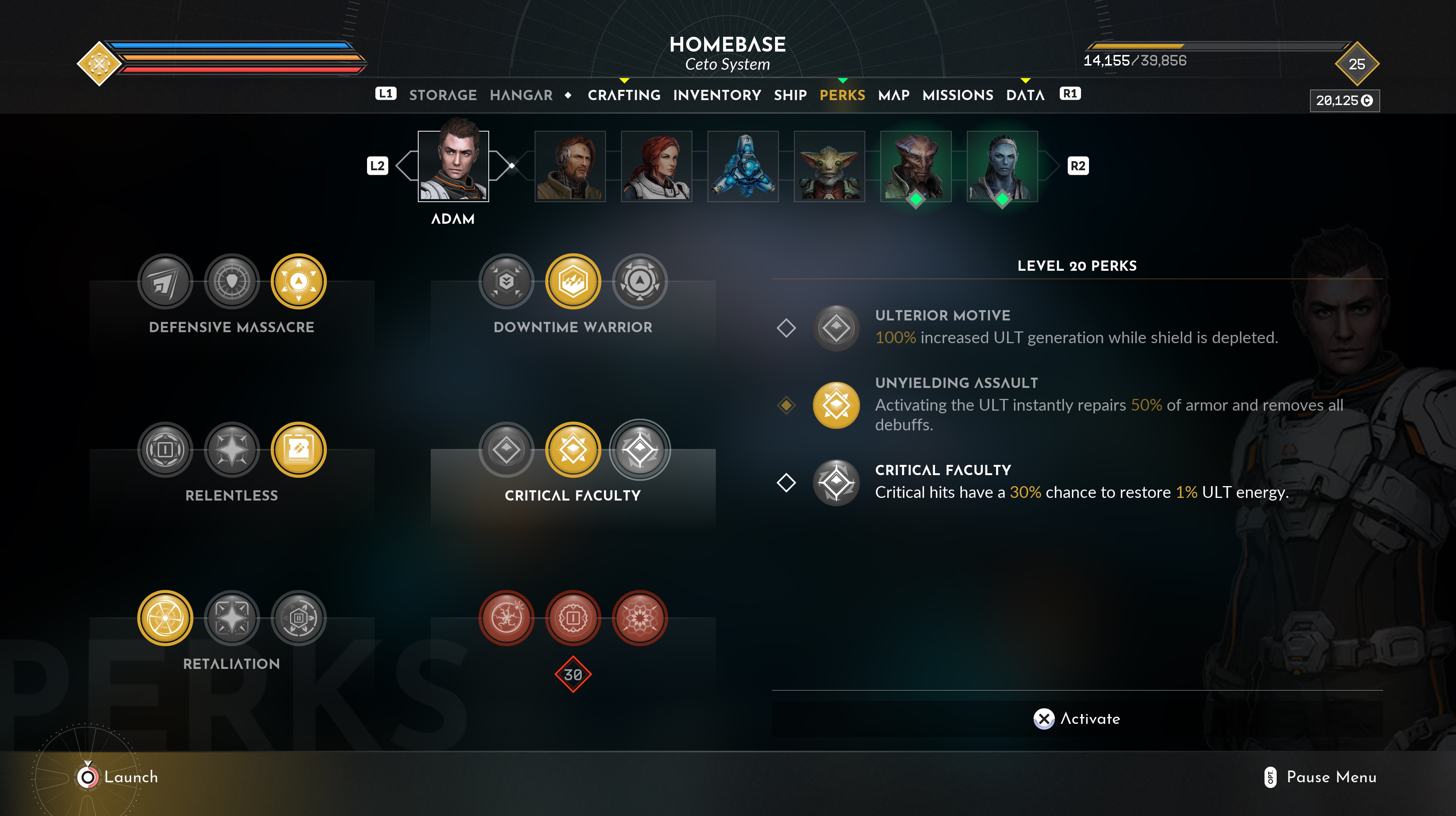Go to the Crafting tab
This screenshot has height=816, width=1456.
pyautogui.click(x=624, y=95)
